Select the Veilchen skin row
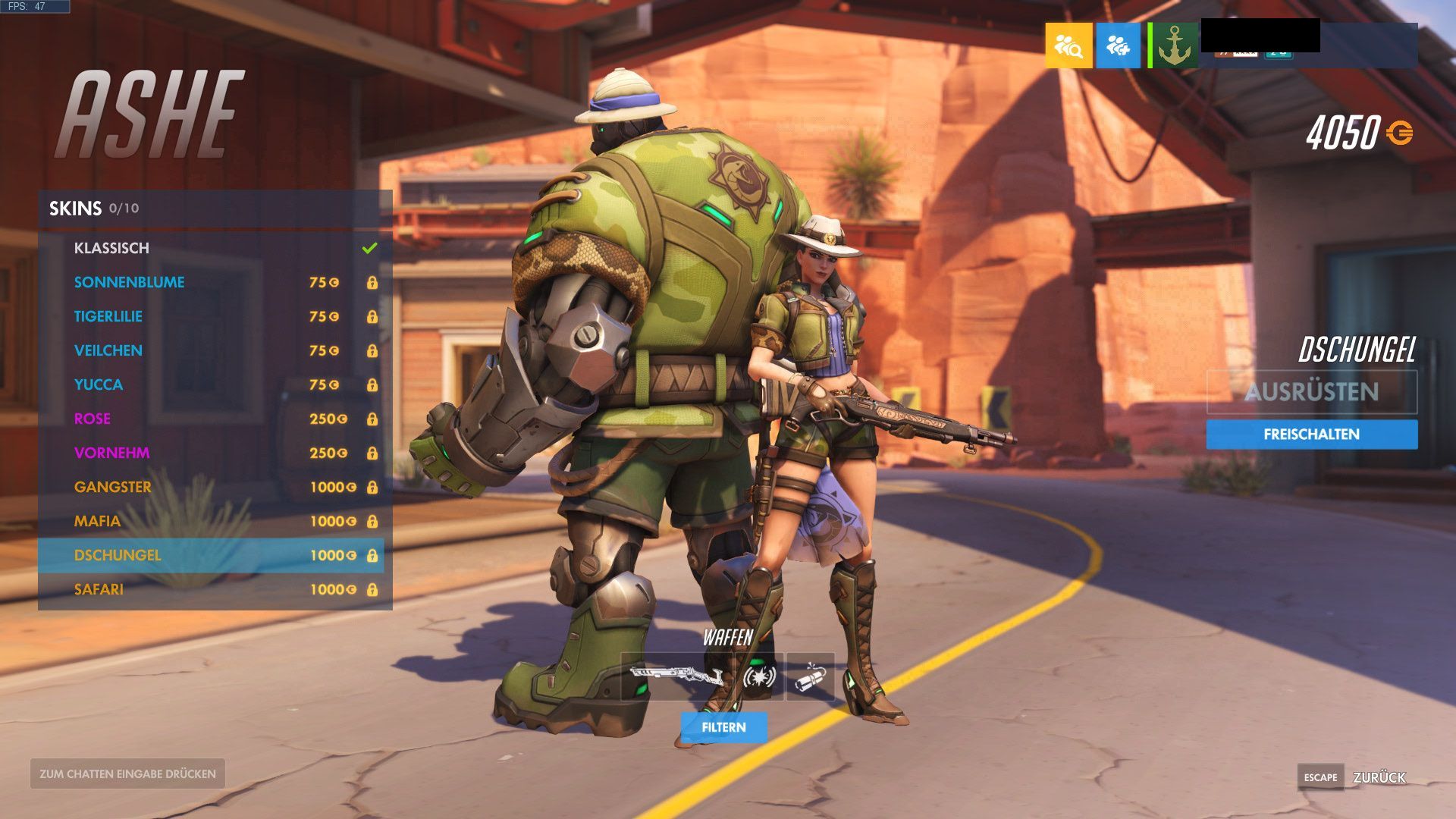 pyautogui.click(x=211, y=350)
